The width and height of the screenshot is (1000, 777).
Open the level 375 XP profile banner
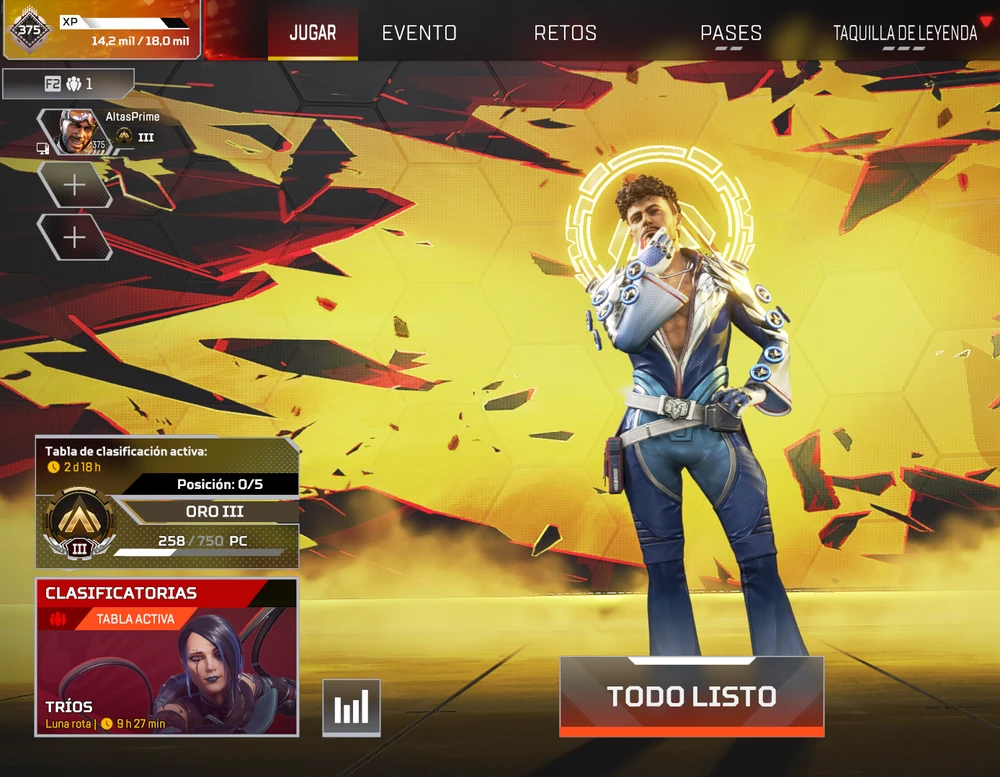tap(100, 29)
